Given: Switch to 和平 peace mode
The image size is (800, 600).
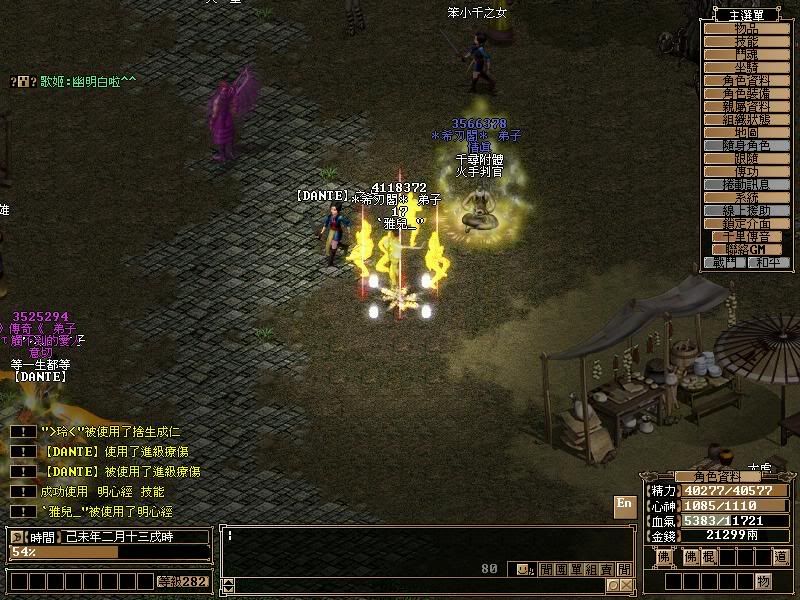Looking at the screenshot, I should 769,262.
